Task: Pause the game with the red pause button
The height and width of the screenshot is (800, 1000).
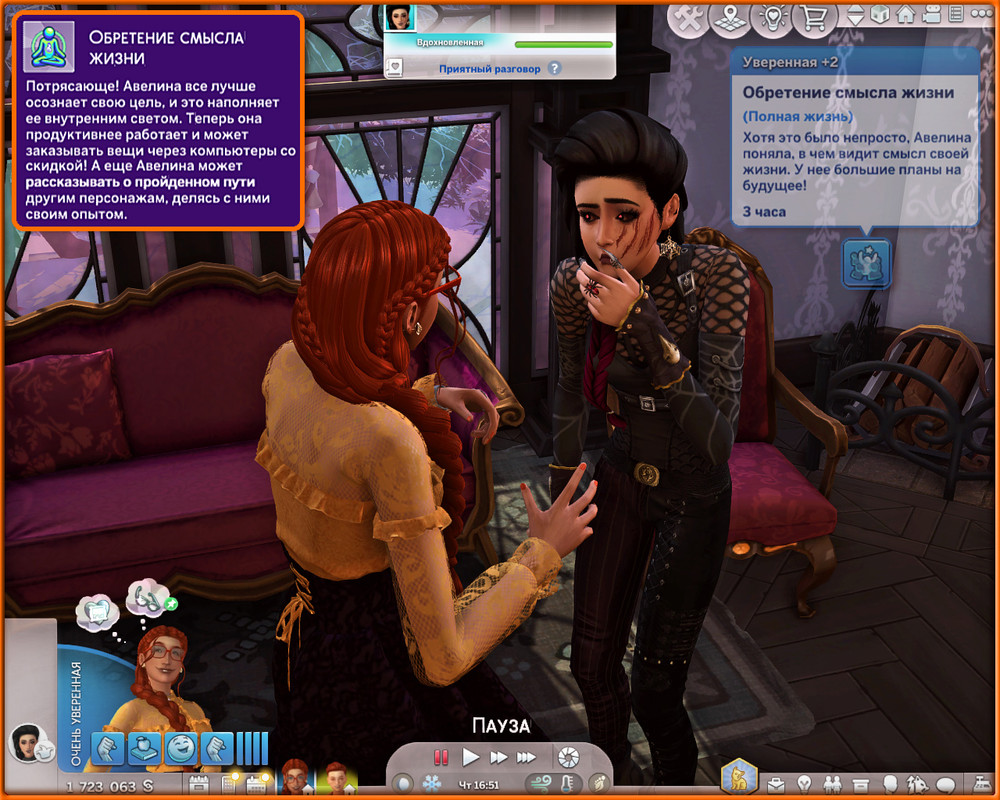Action: click(441, 758)
